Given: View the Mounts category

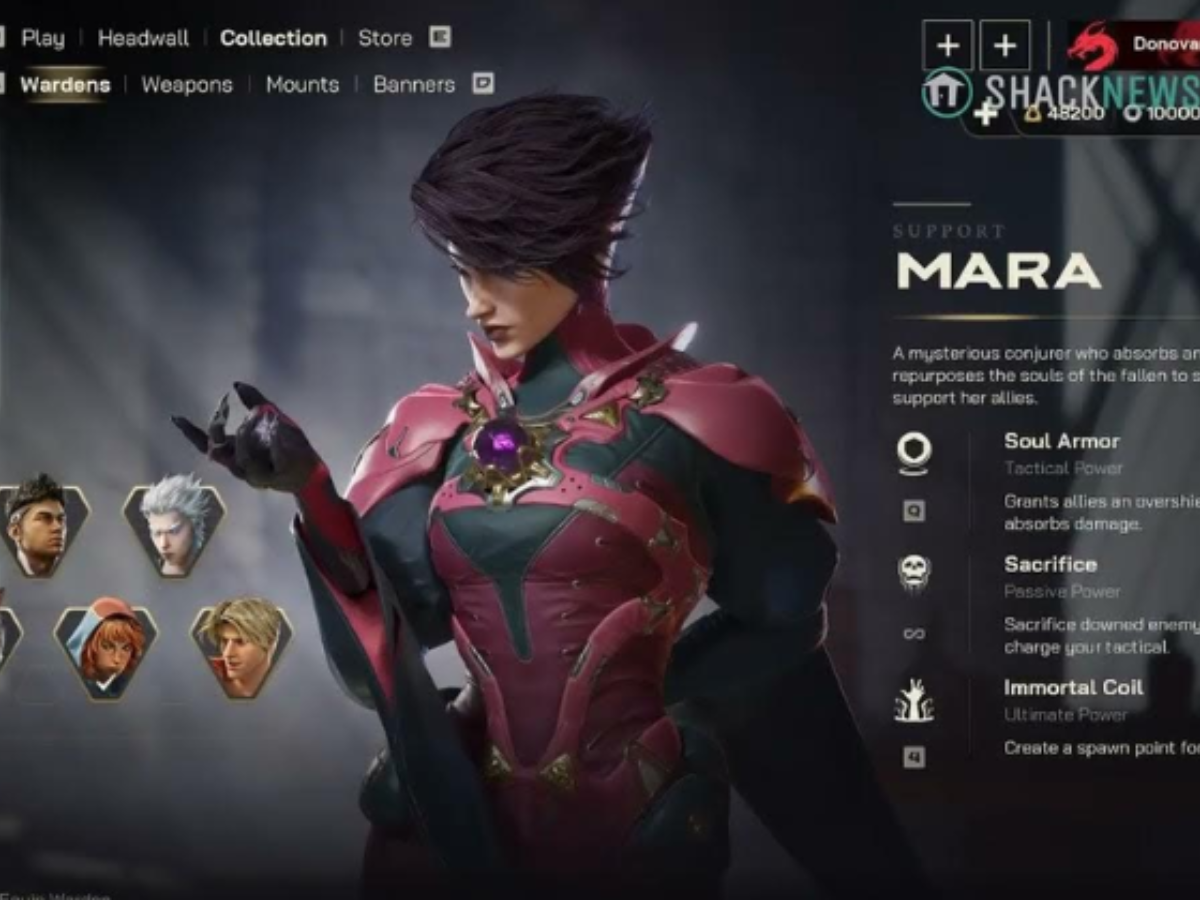Looking at the screenshot, I should [x=302, y=85].
